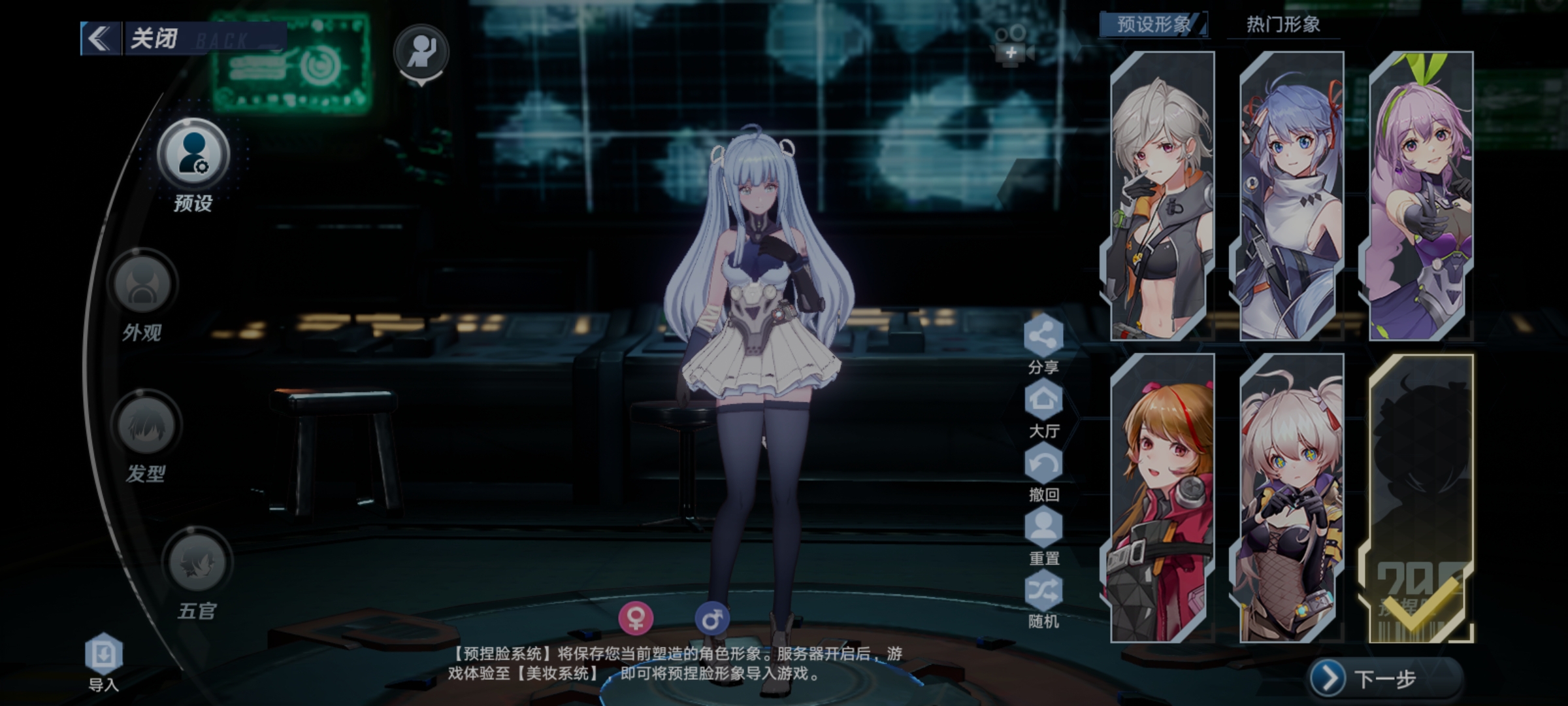Image resolution: width=1568 pixels, height=706 pixels.
Task: Open the 外观 appearance category
Action: coord(143,286)
